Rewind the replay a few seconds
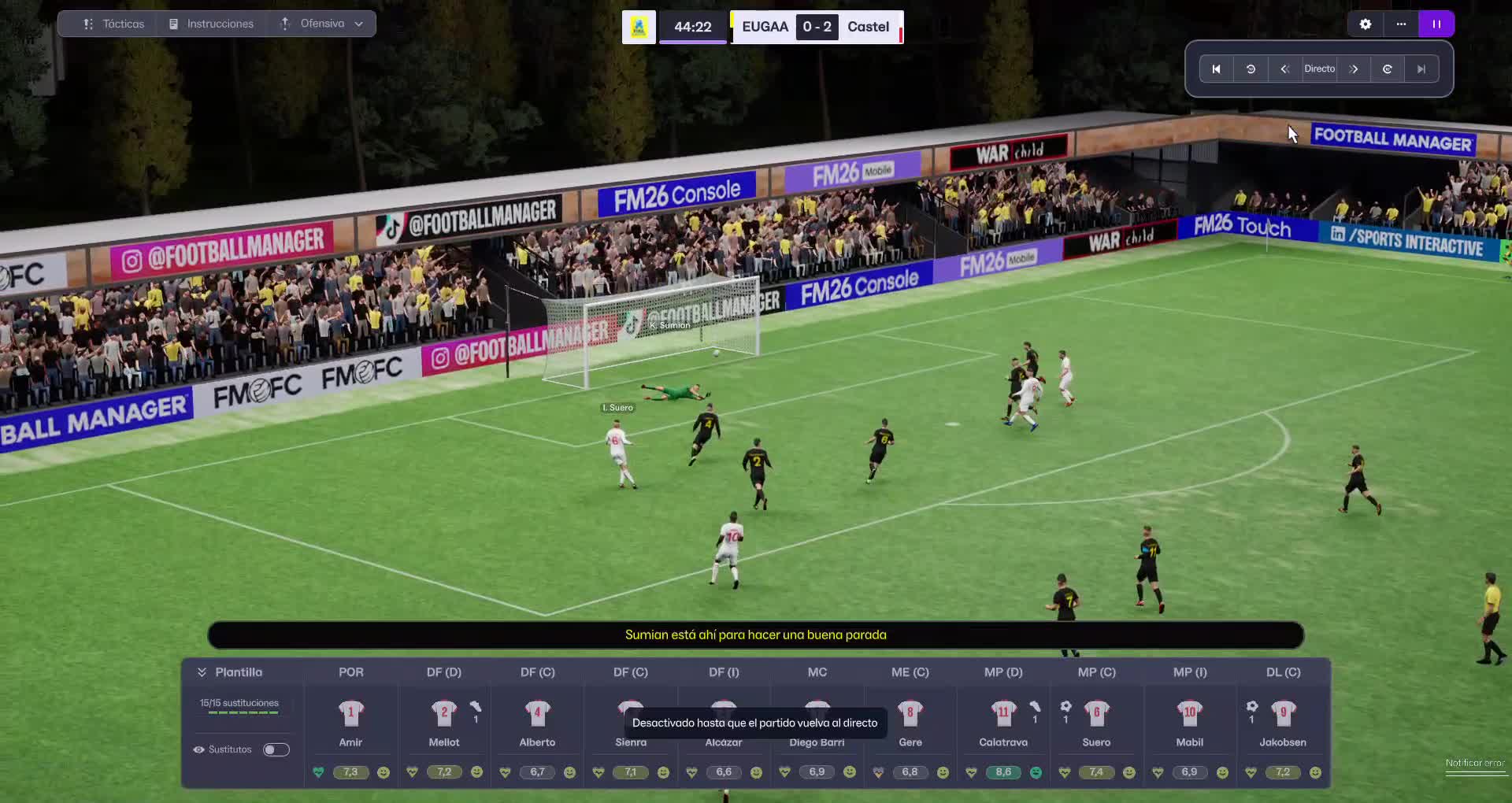The width and height of the screenshot is (1512, 803). pos(1251,69)
